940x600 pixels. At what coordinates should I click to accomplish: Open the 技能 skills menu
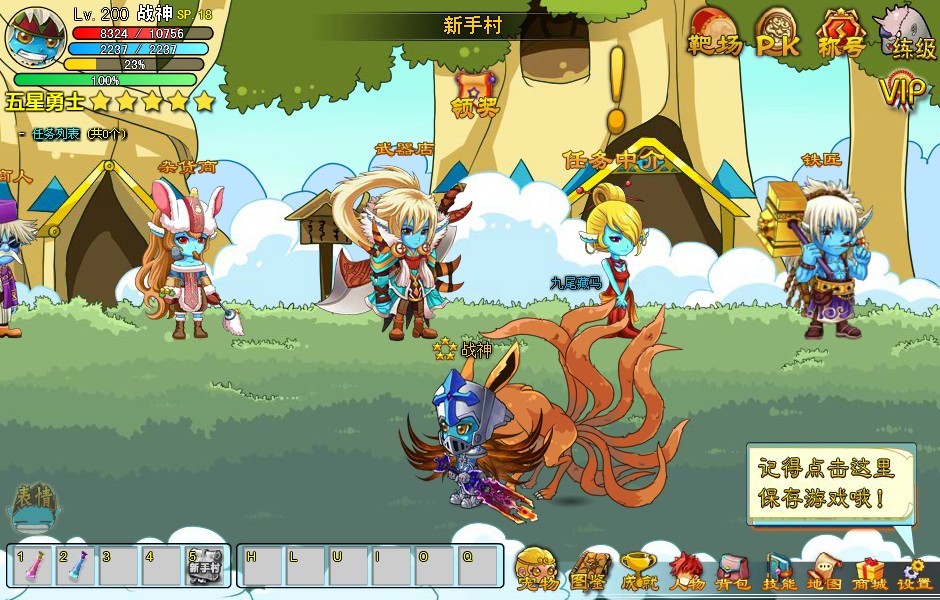click(779, 571)
